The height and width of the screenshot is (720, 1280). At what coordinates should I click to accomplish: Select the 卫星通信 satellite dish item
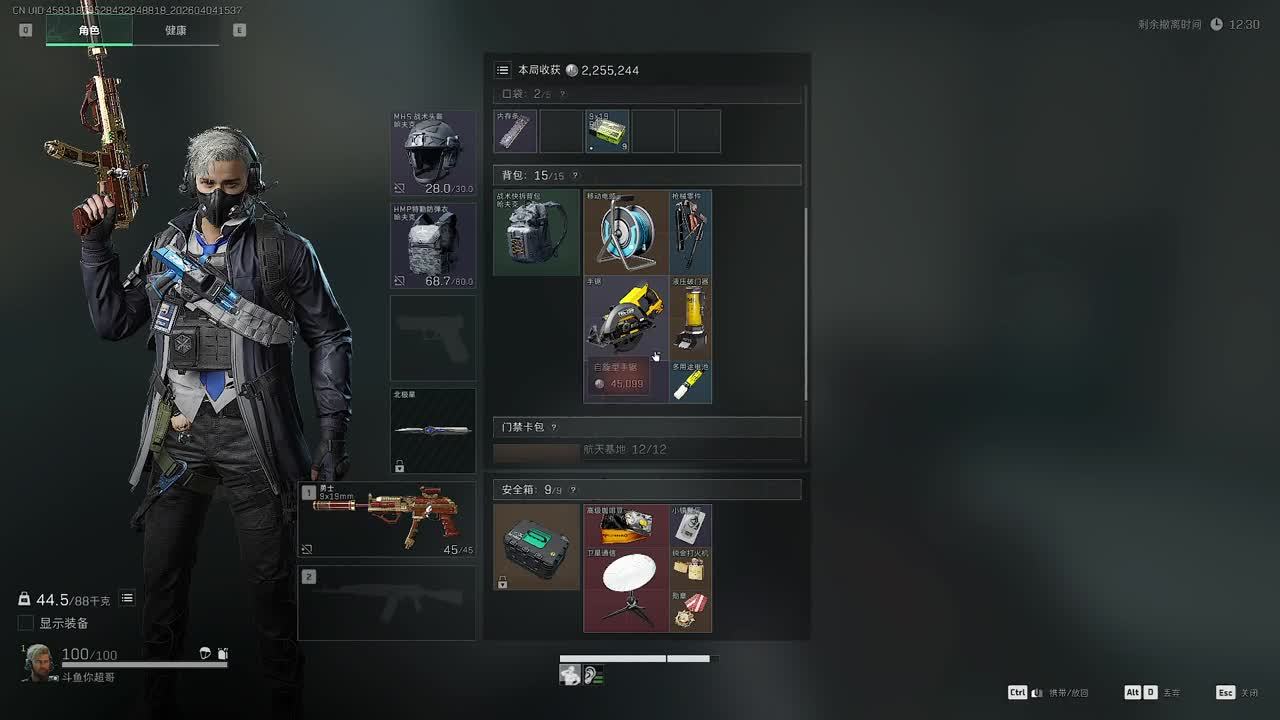(x=626, y=589)
